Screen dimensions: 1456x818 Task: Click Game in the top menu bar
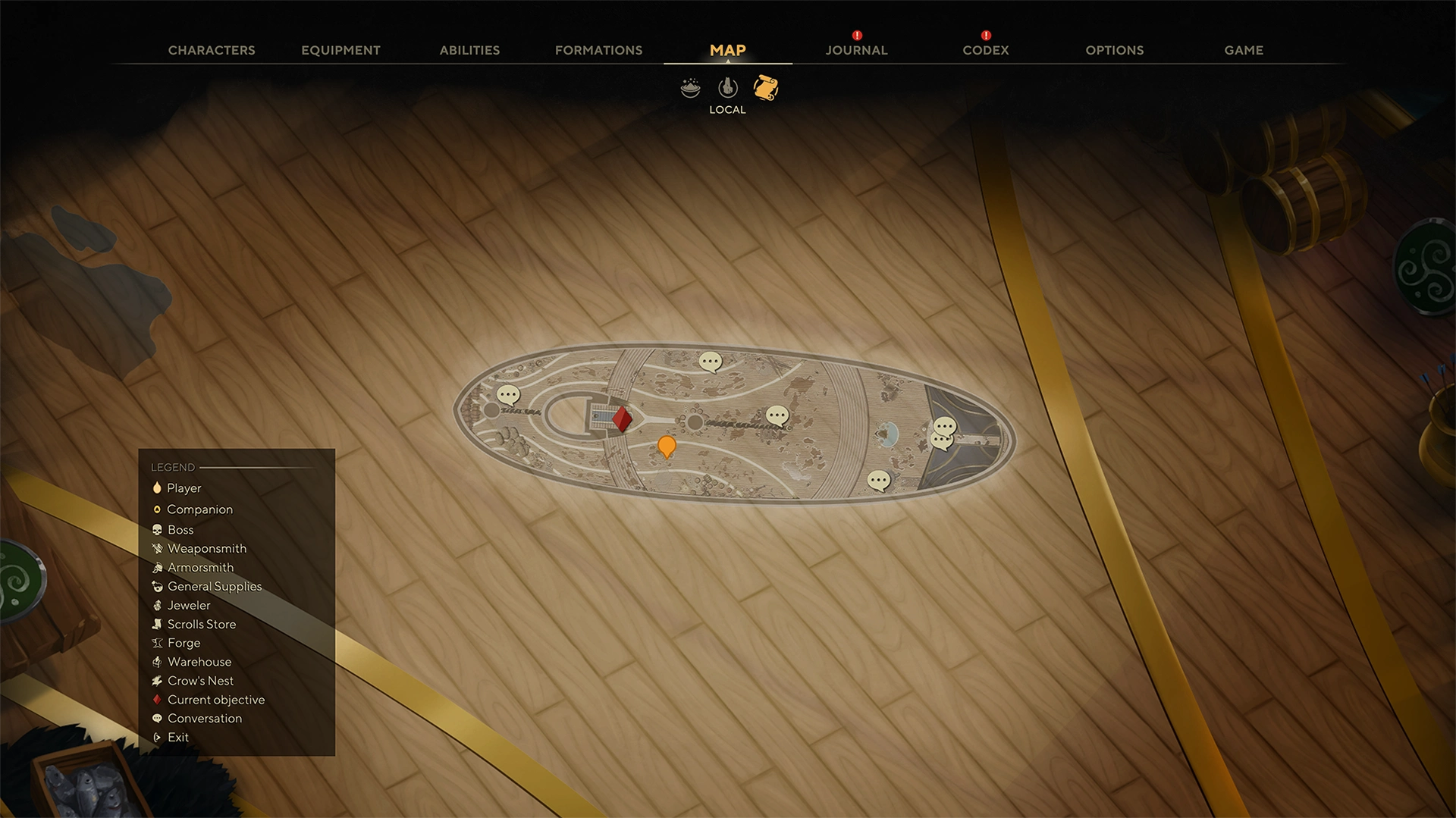(x=1243, y=50)
